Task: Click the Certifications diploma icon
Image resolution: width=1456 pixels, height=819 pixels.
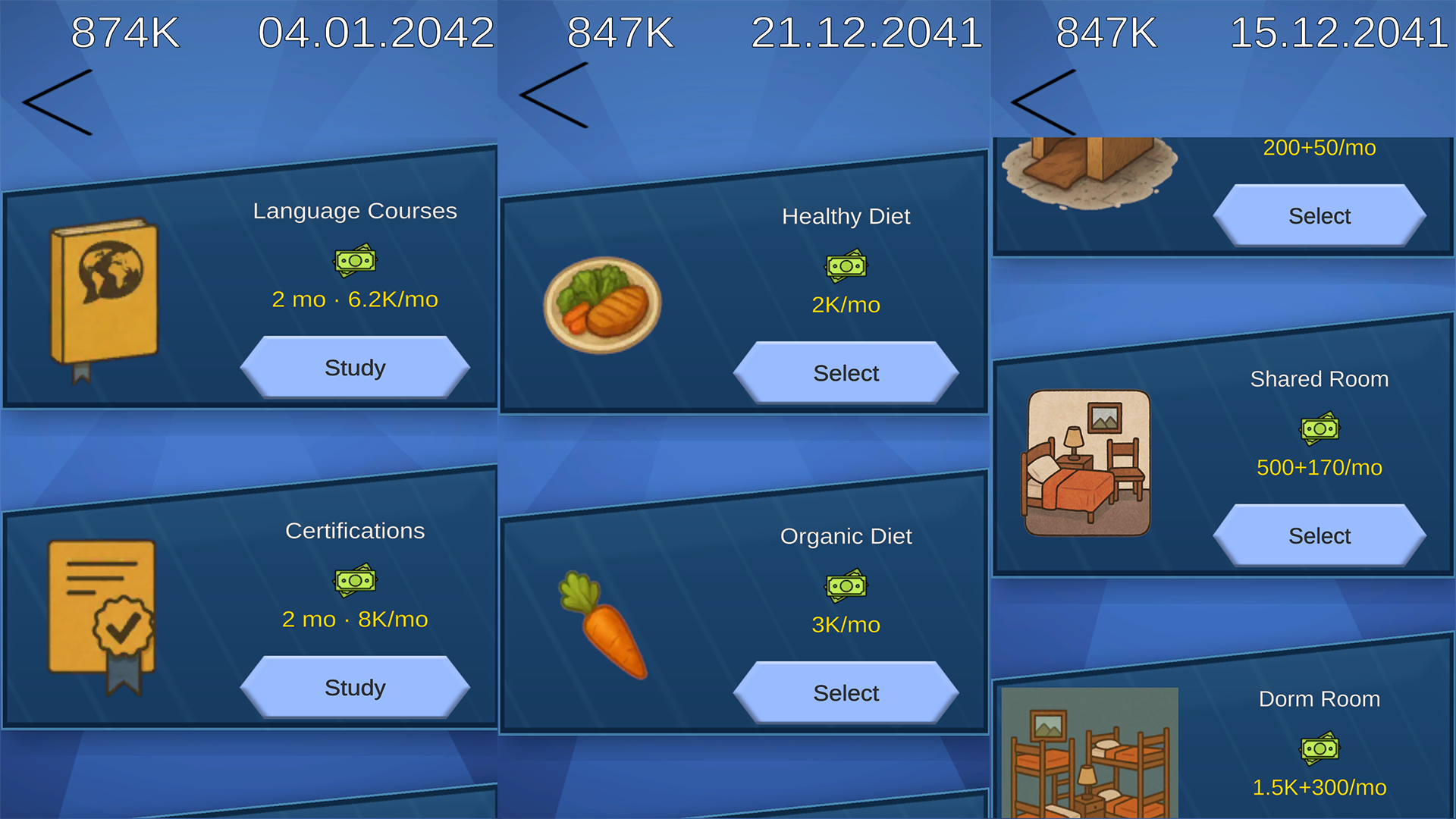Action: (x=102, y=614)
